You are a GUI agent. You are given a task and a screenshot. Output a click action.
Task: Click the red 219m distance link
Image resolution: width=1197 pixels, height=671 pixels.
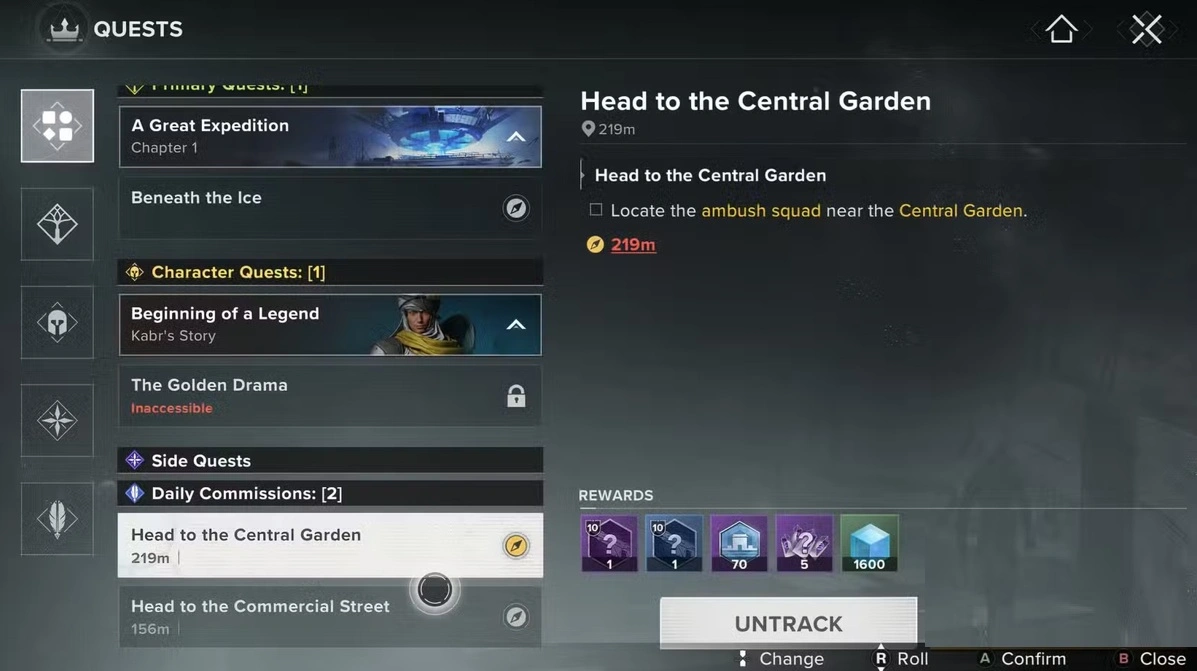tap(633, 244)
